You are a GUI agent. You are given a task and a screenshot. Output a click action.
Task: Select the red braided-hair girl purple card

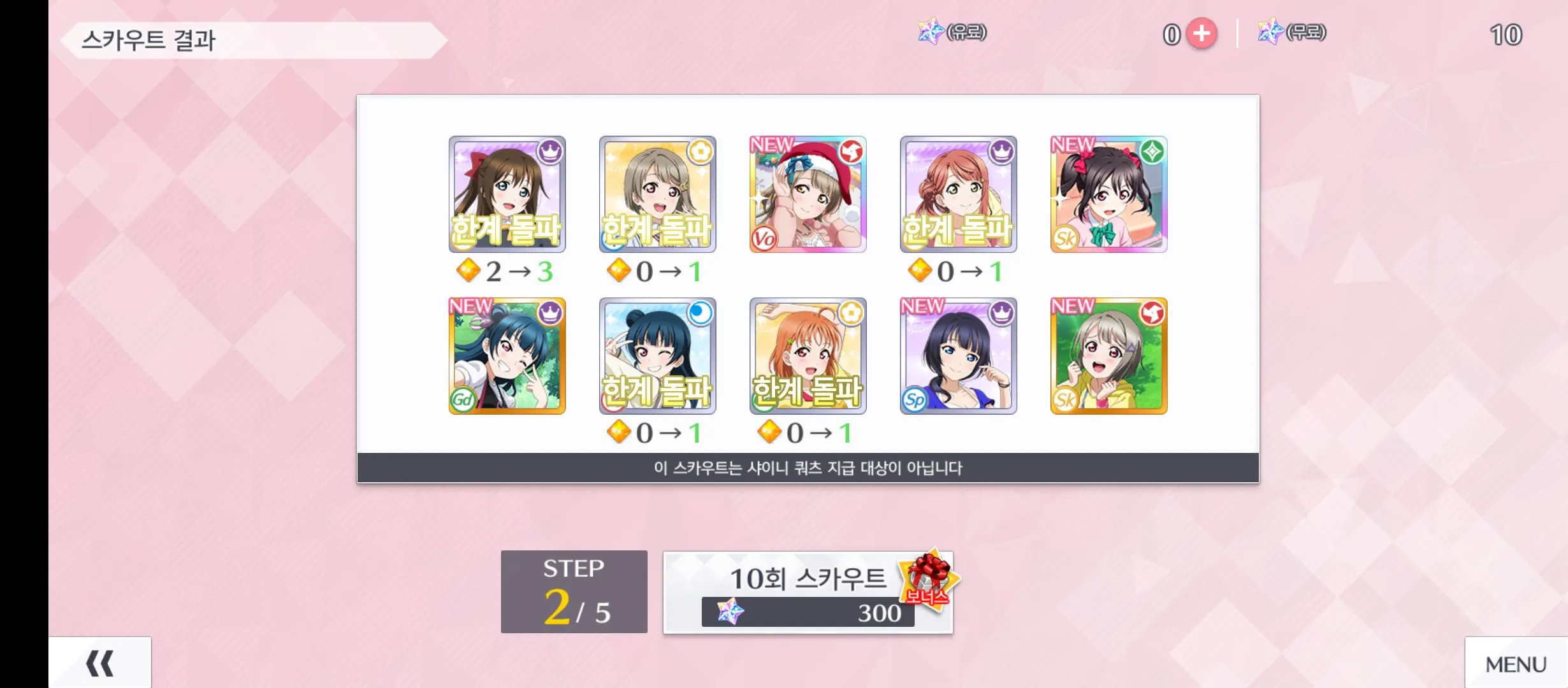[x=958, y=194]
